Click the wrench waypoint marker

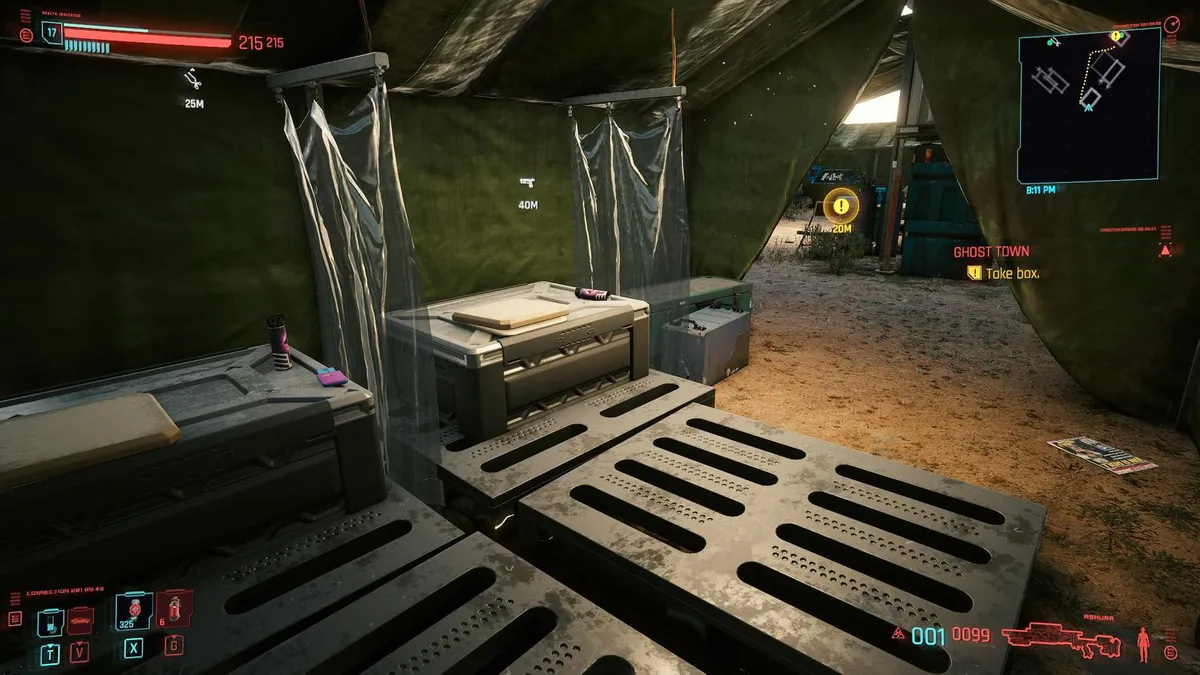tap(193, 79)
